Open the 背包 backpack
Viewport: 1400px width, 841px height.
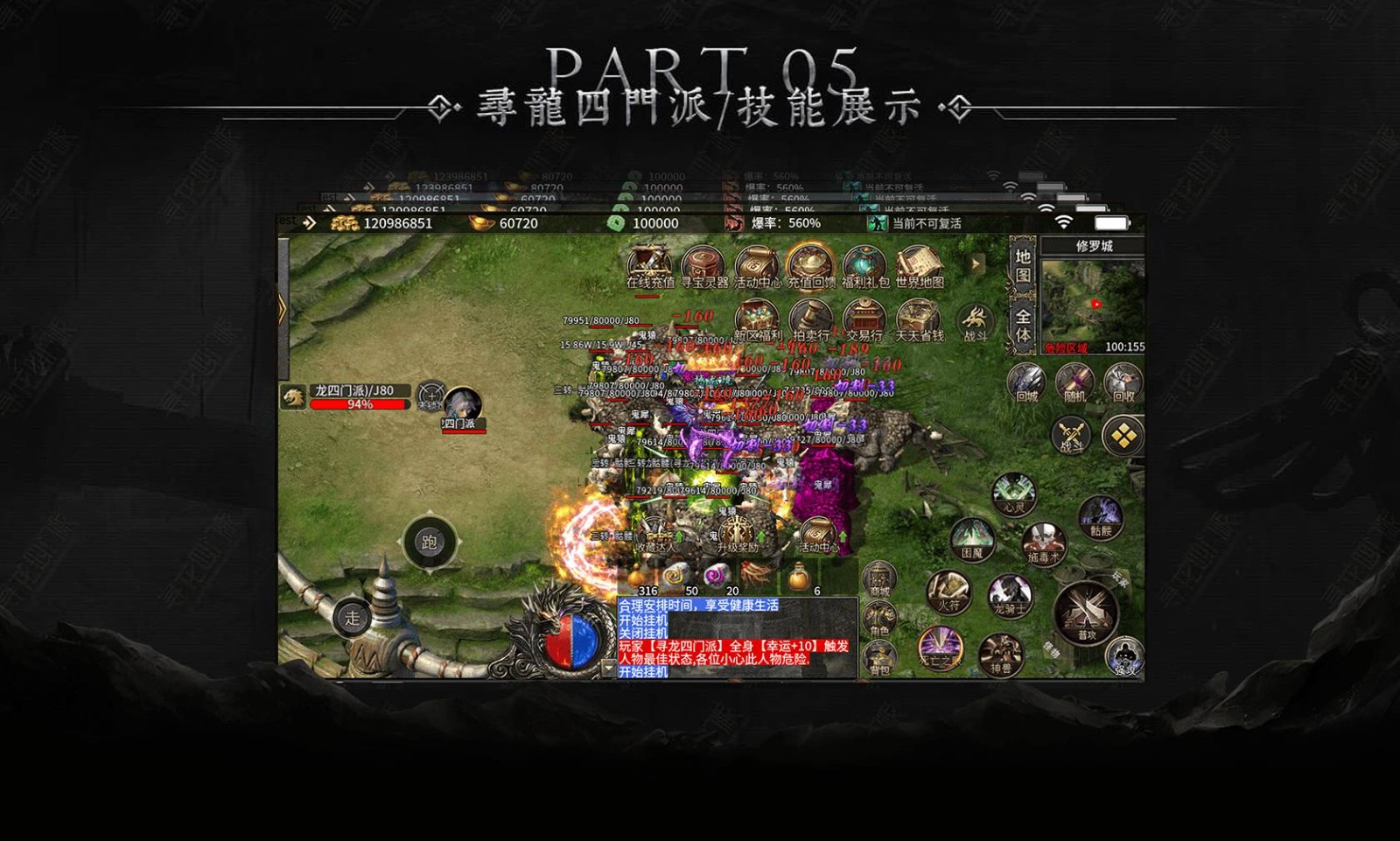coord(879,657)
